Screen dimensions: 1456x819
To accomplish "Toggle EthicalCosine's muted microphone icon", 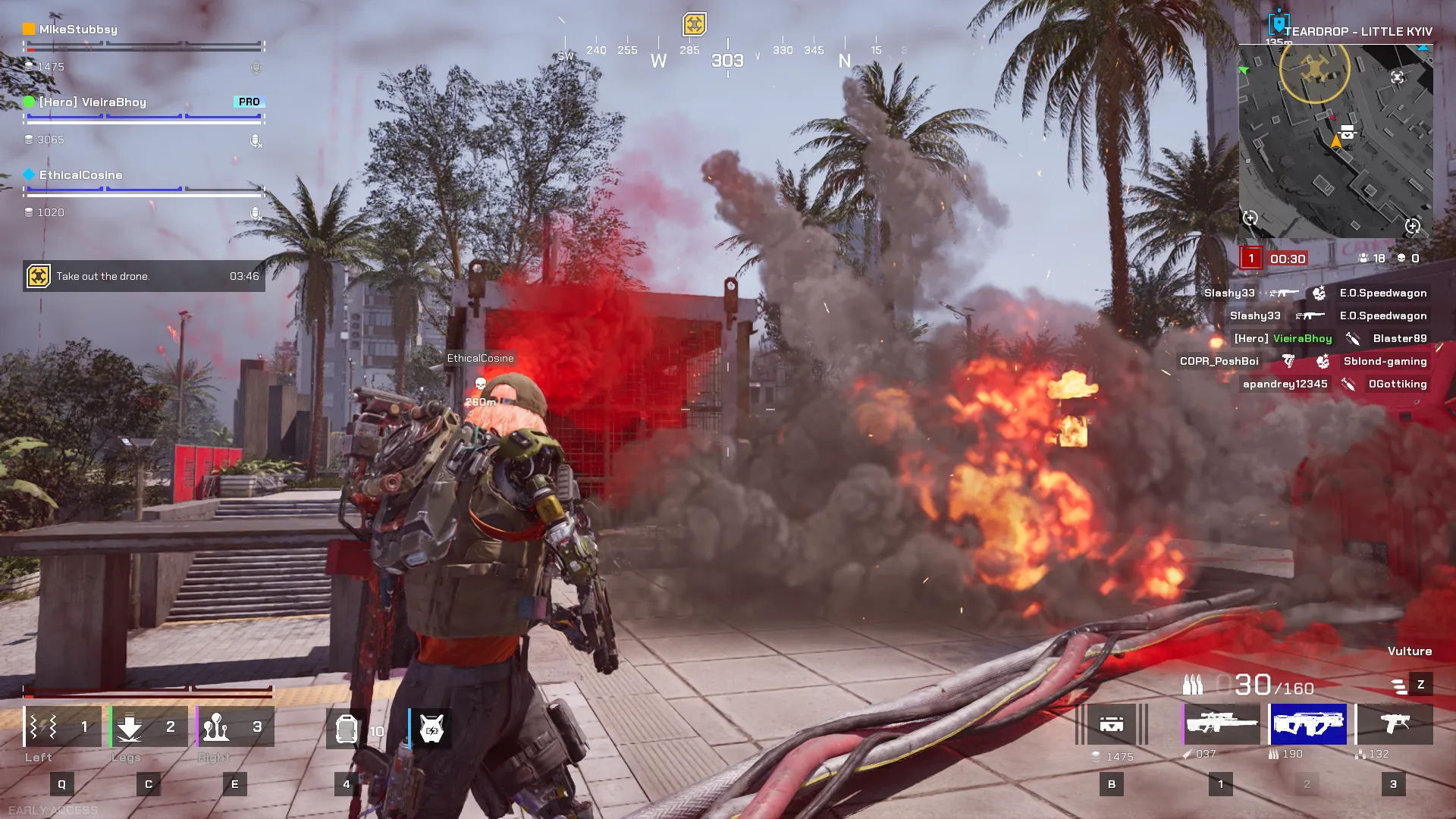I will click(x=256, y=214).
